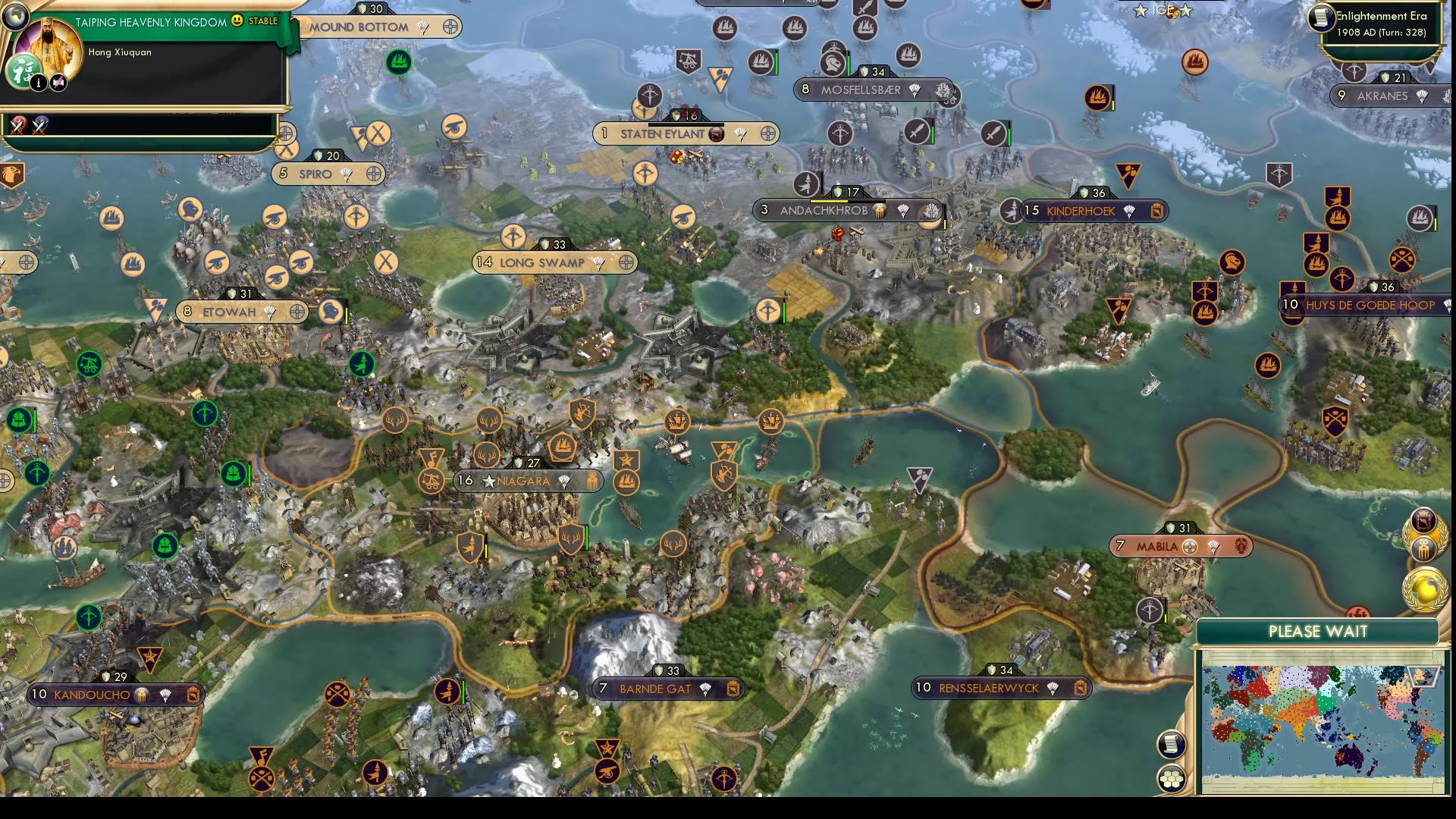This screenshot has width=1456, height=819.
Task: Toggle strategic view with the globe on the leader panel
Action: click(15, 14)
